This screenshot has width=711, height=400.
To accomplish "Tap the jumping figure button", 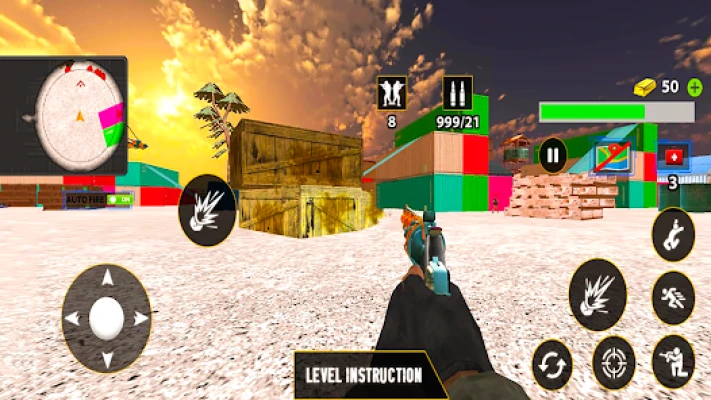I will point(673,235).
